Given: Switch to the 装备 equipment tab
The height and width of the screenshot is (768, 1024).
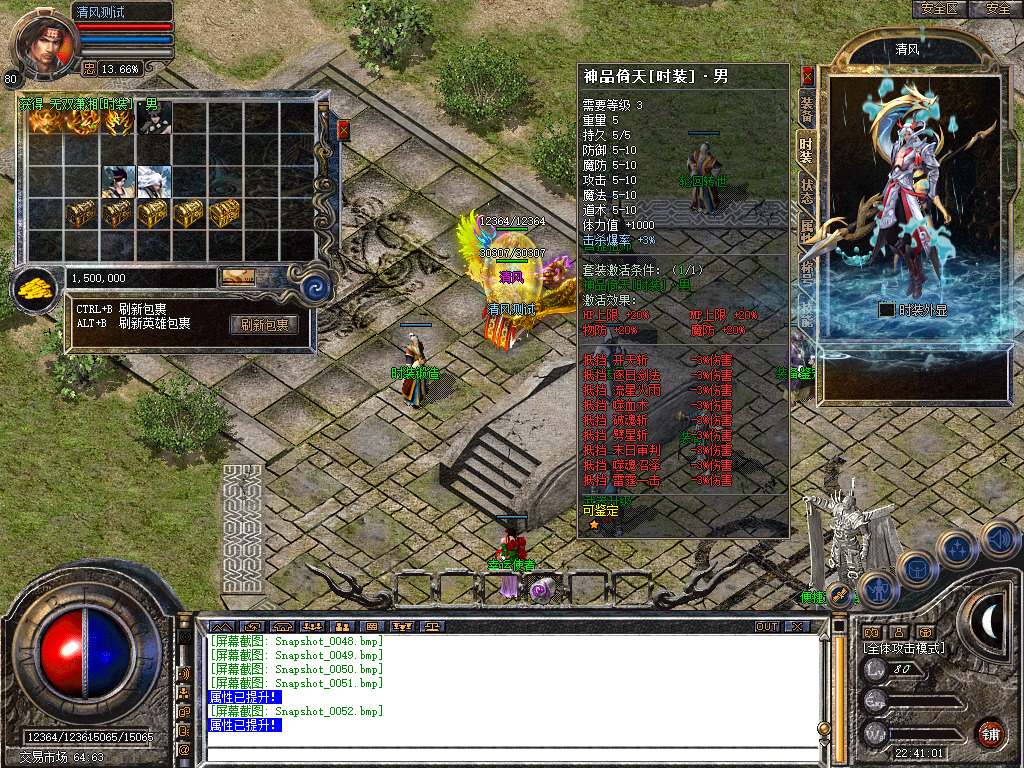Looking at the screenshot, I should [x=807, y=110].
